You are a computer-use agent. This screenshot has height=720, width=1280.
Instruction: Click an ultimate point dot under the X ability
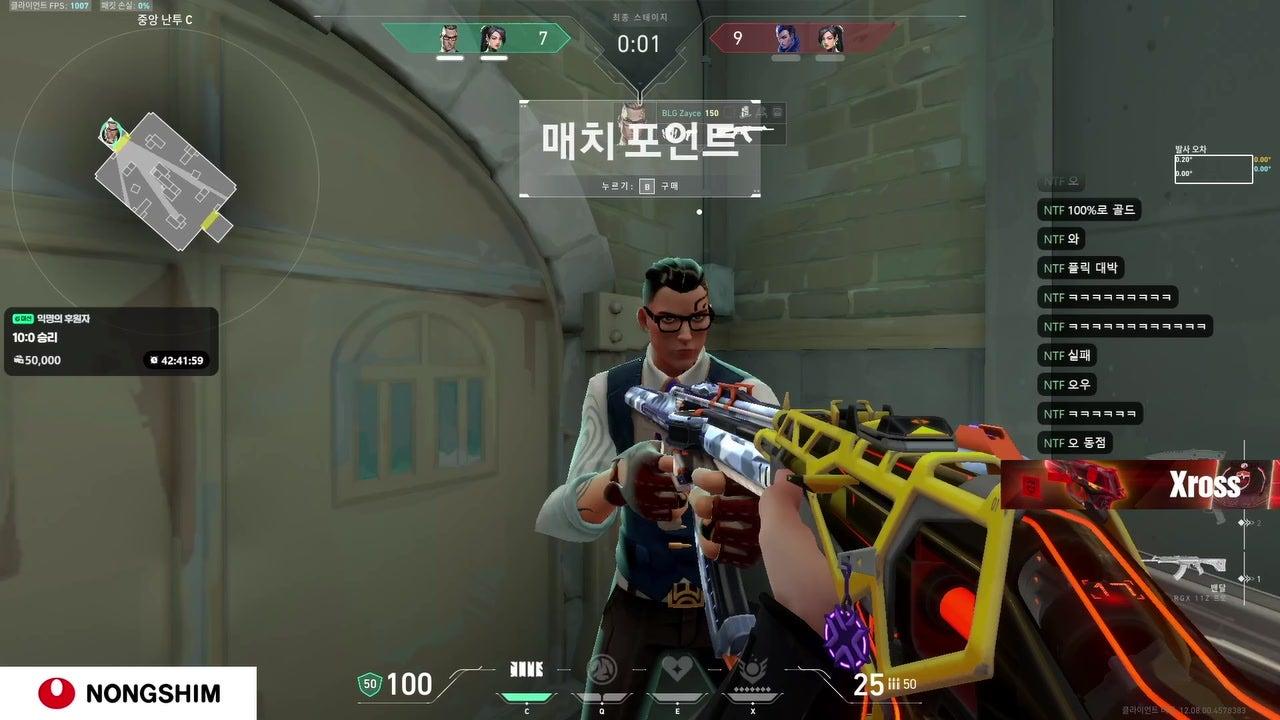pyautogui.click(x=752, y=689)
